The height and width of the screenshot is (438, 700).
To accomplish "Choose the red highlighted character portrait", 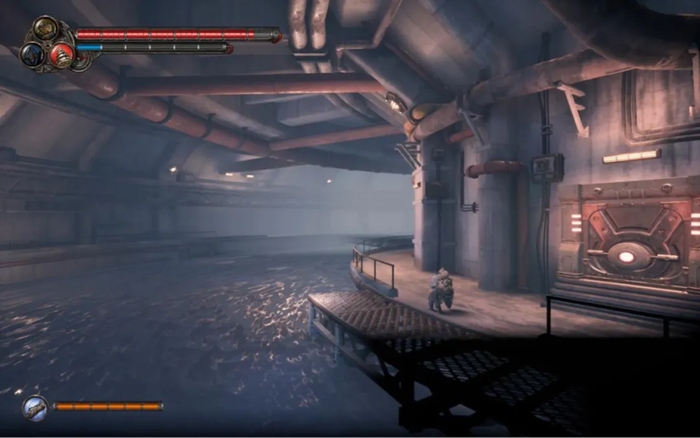I will 62,54.
